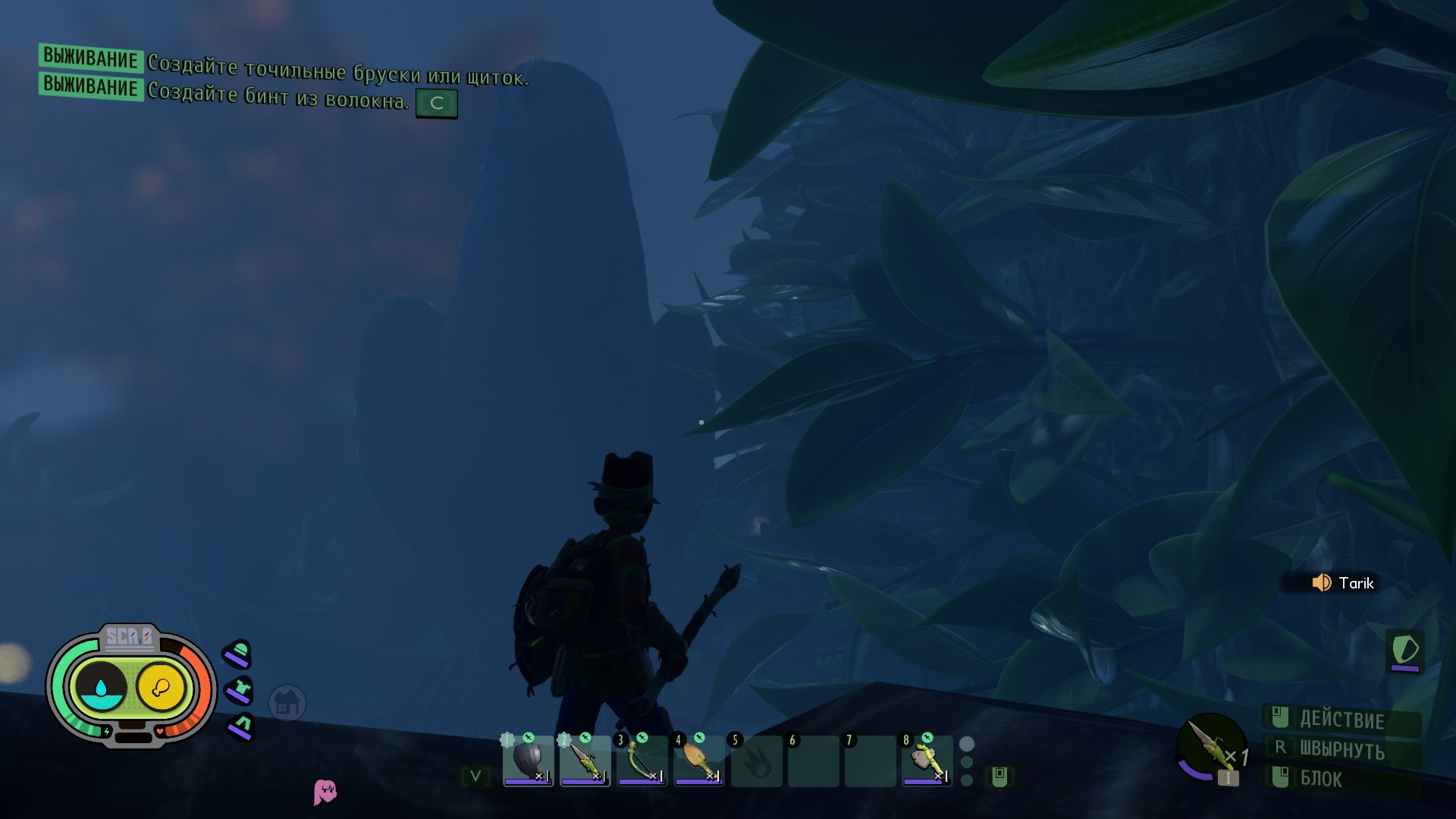Choose the pebblet axe in hotbar slot 8

click(x=927, y=761)
